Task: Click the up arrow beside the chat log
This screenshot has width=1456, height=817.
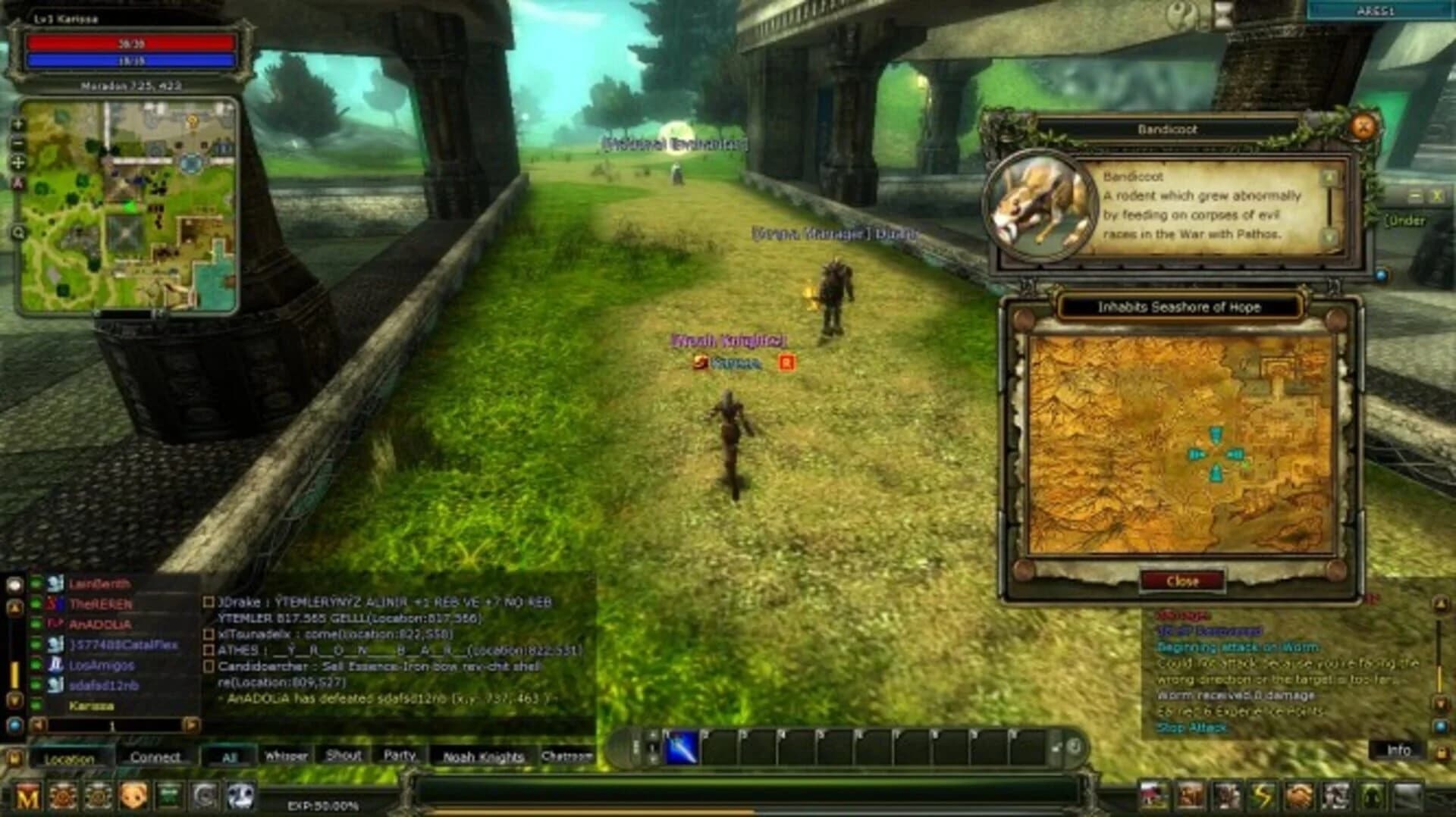Action: pos(15,604)
